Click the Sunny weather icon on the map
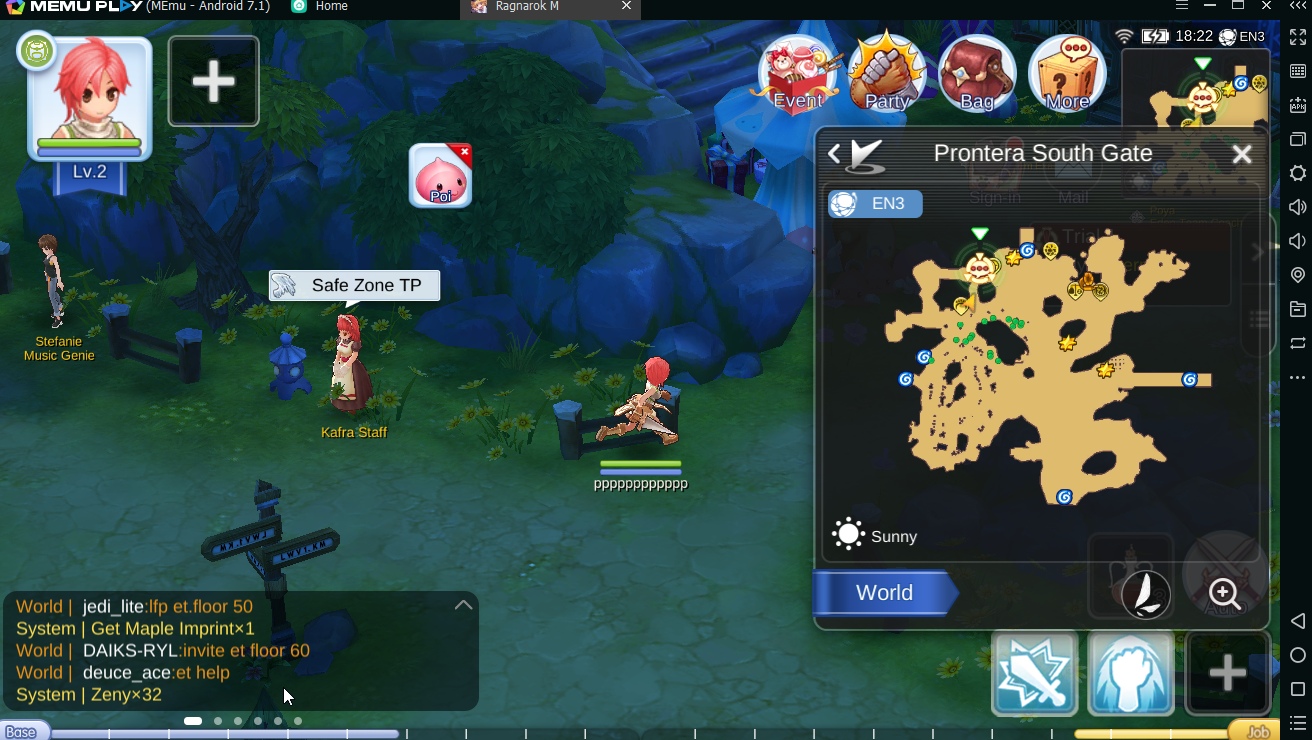Screen dimensions: 1312x740 click(x=847, y=534)
